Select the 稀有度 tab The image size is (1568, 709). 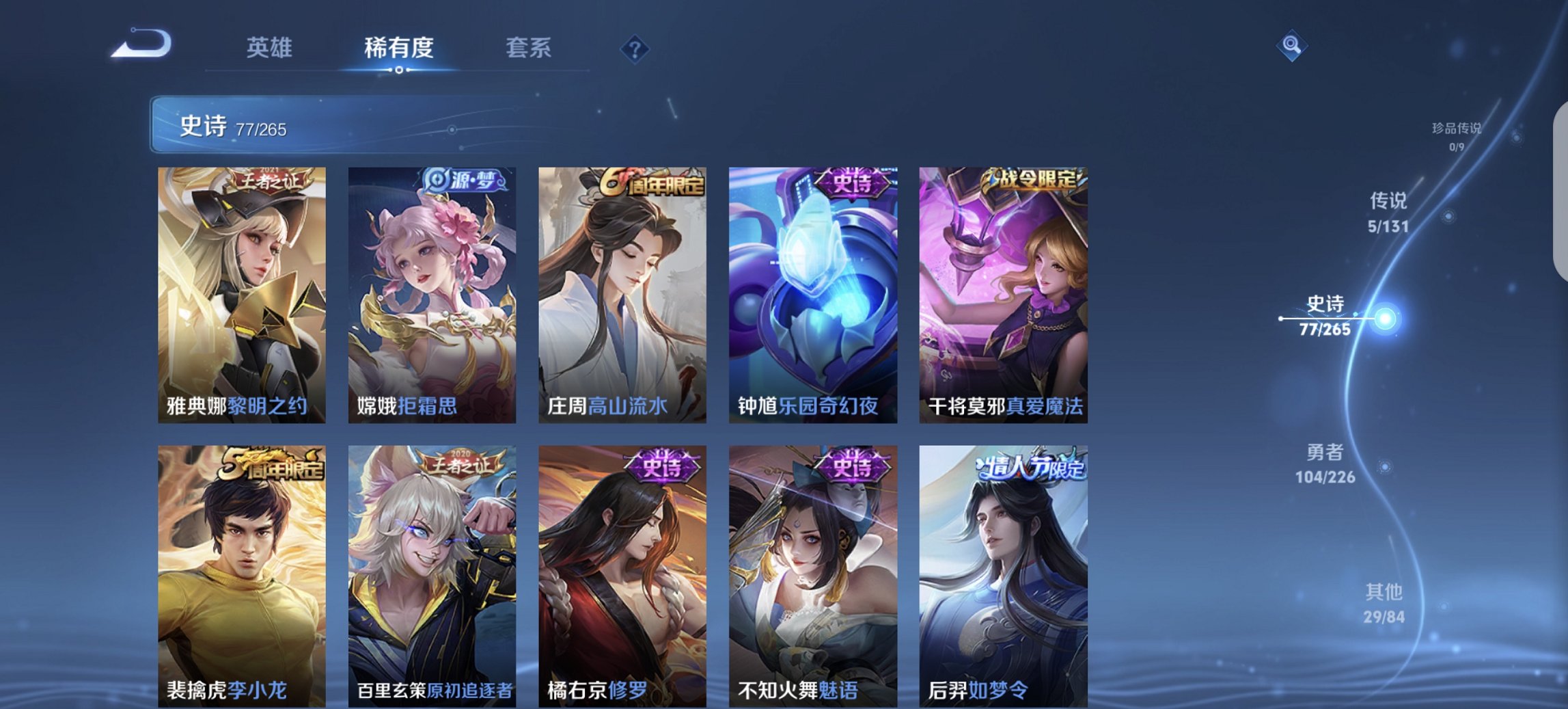tap(398, 49)
